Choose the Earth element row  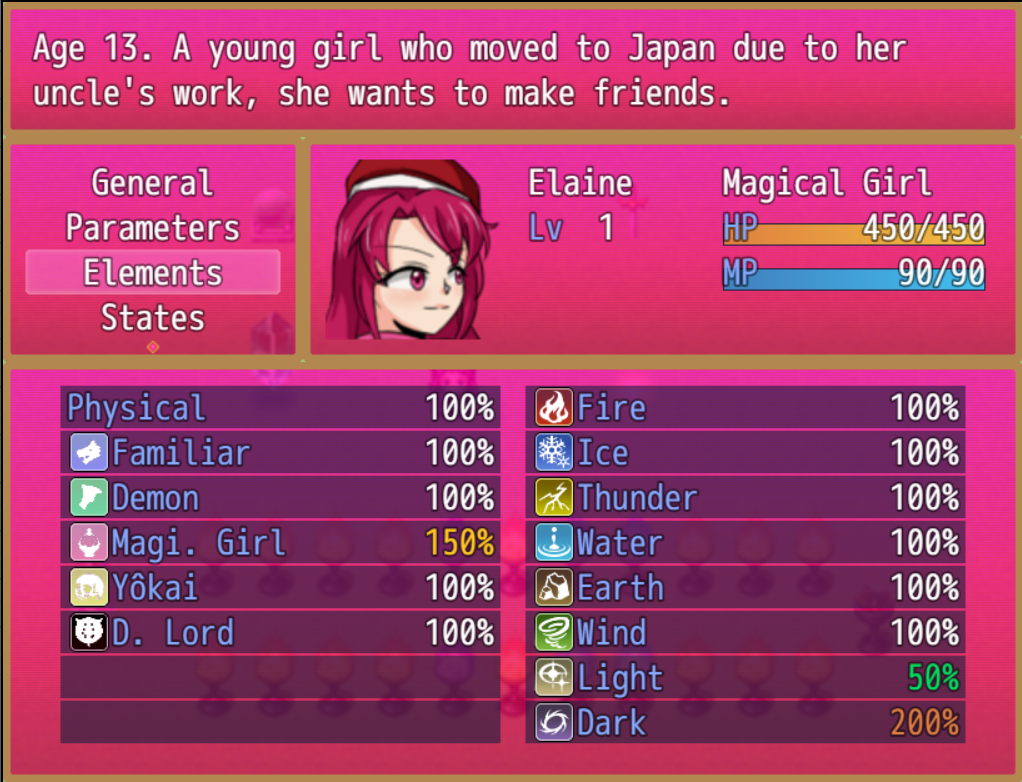[x=745, y=588]
